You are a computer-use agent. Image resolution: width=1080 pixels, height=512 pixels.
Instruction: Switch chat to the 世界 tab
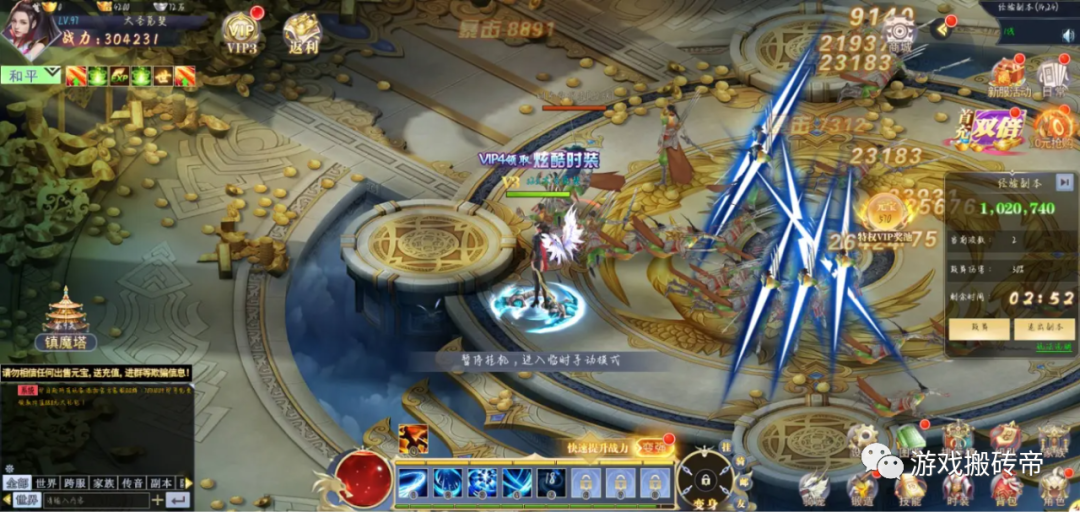click(46, 482)
